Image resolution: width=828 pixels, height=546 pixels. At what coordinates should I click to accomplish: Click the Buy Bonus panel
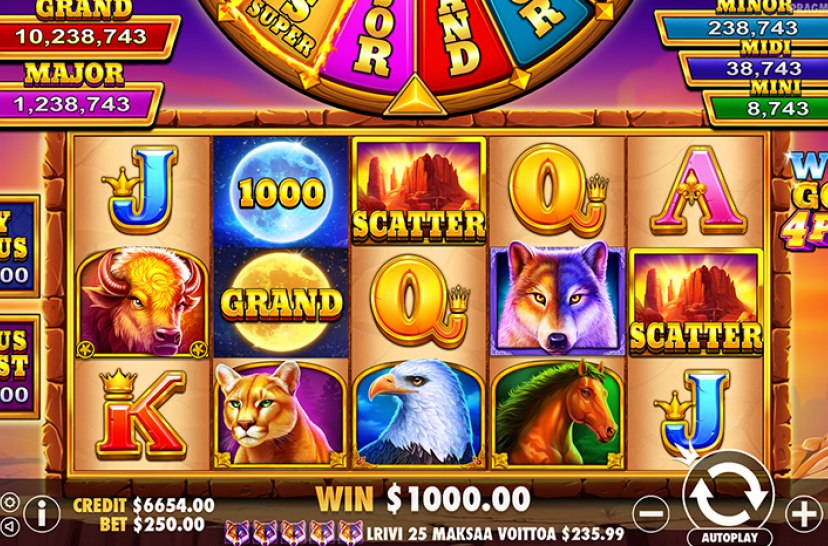pos(18,246)
